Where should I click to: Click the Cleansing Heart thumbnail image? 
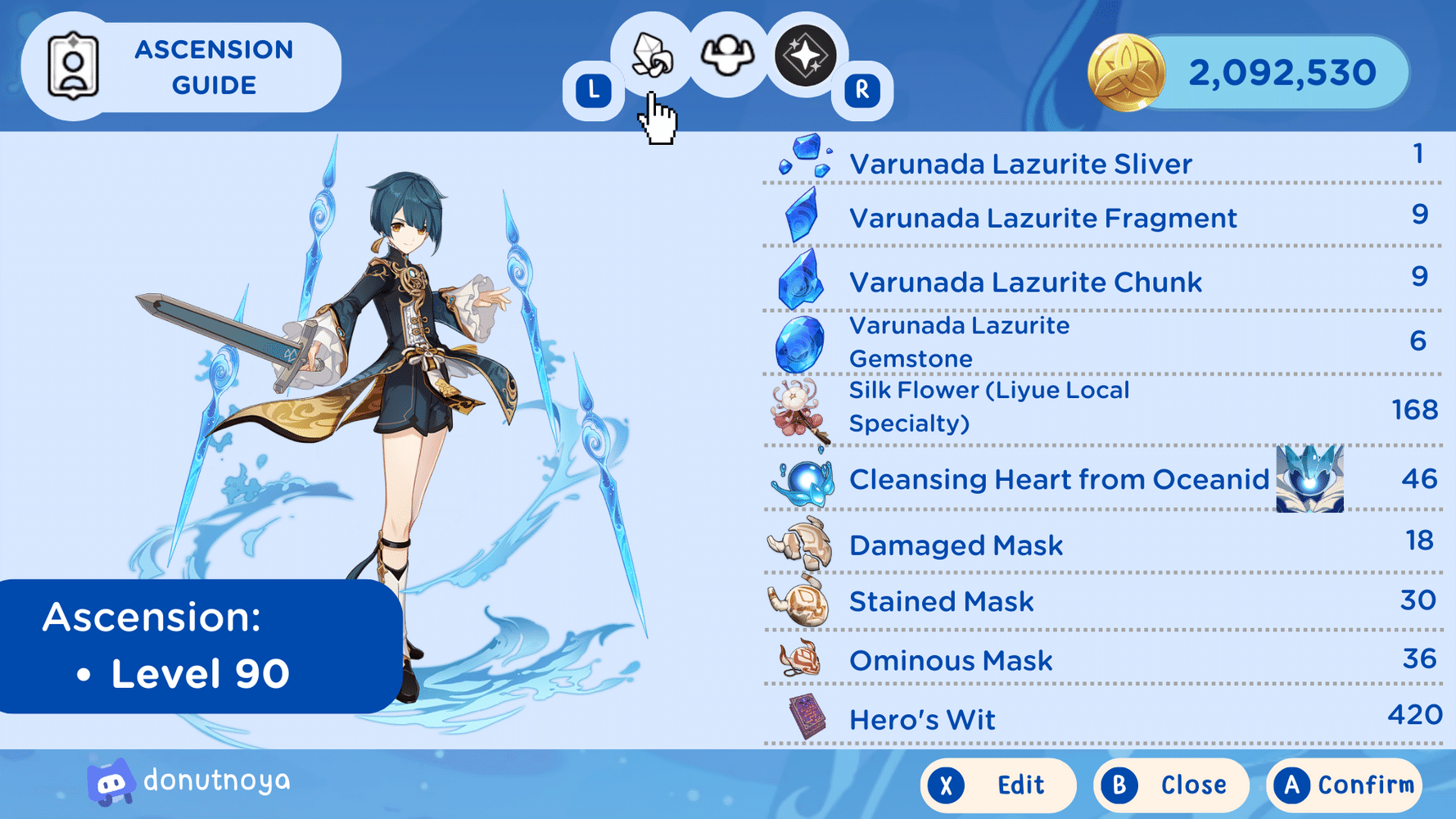point(1309,479)
